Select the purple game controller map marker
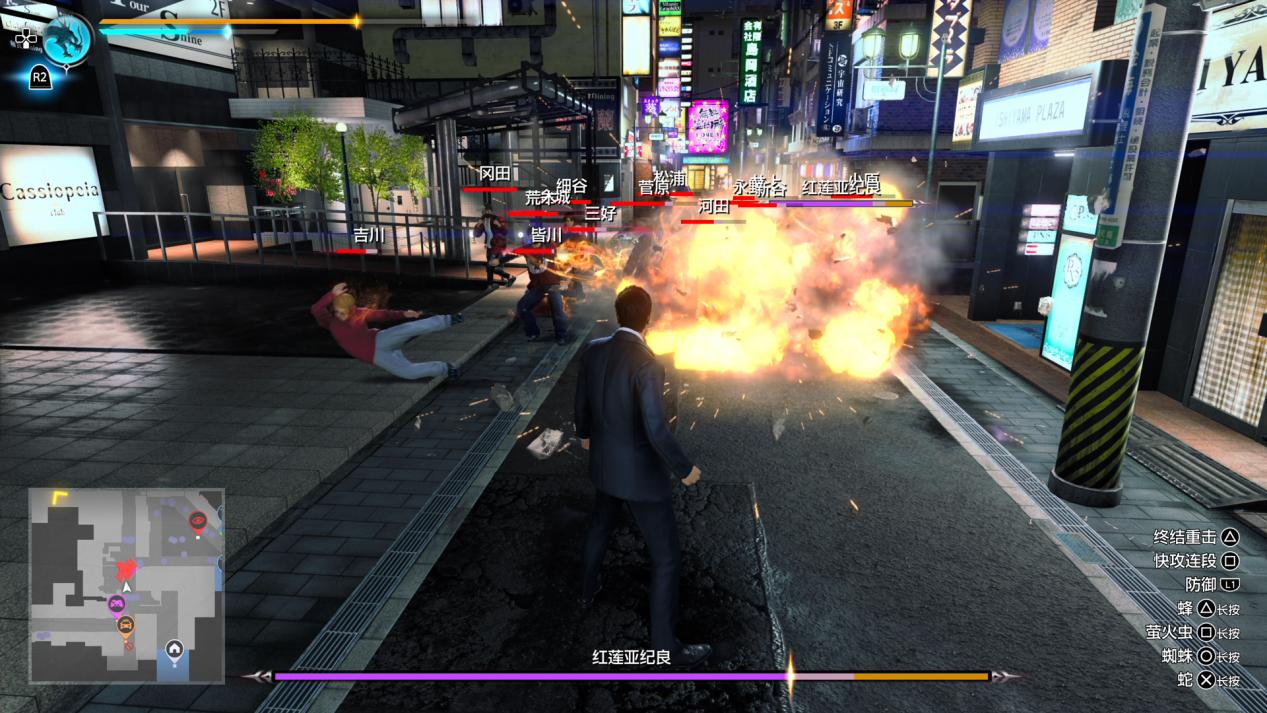Image resolution: width=1267 pixels, height=713 pixels. pyautogui.click(x=117, y=604)
